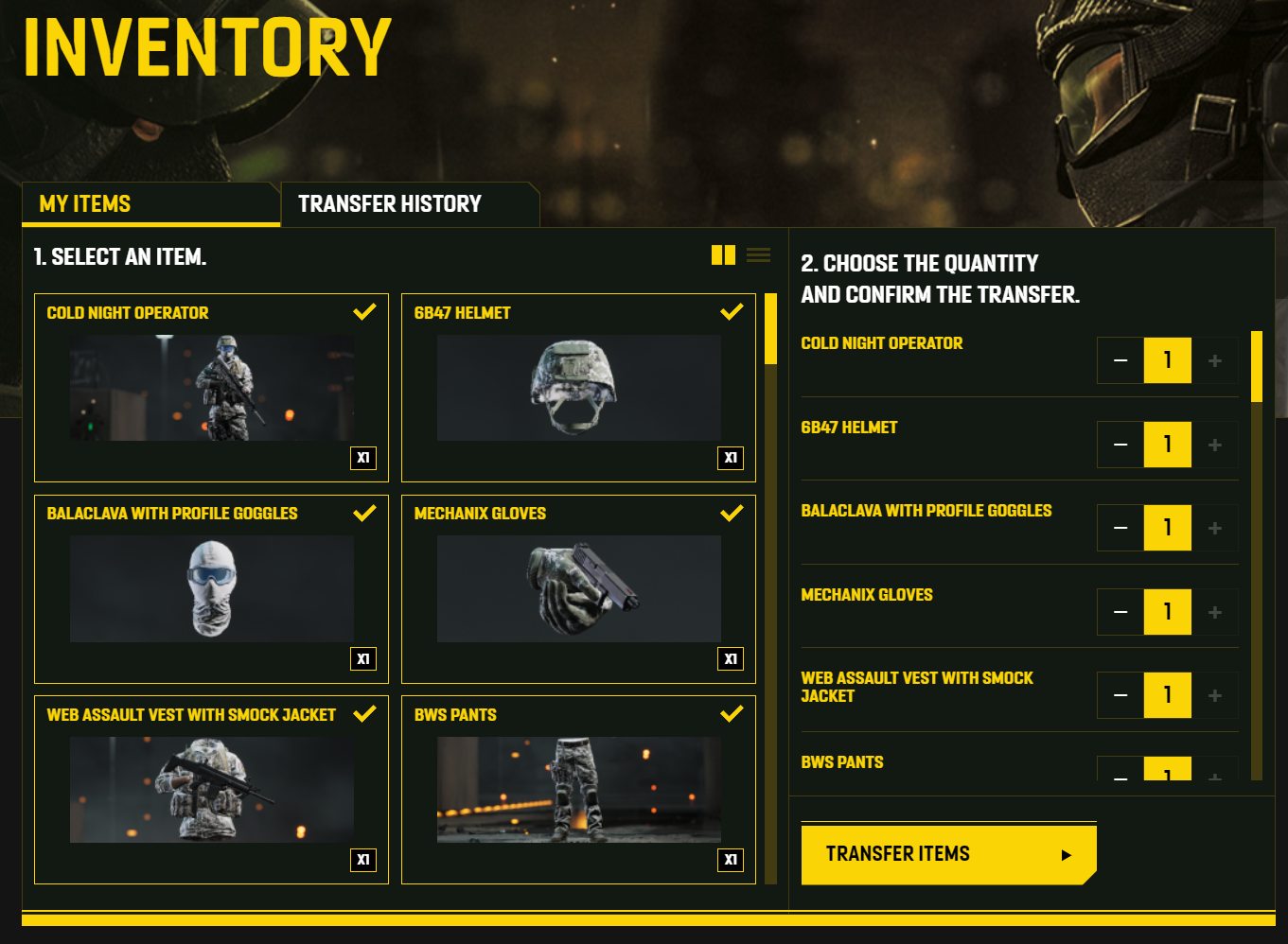Decrease 6B47 Helmet transfer quantity

pyautogui.click(x=1120, y=445)
